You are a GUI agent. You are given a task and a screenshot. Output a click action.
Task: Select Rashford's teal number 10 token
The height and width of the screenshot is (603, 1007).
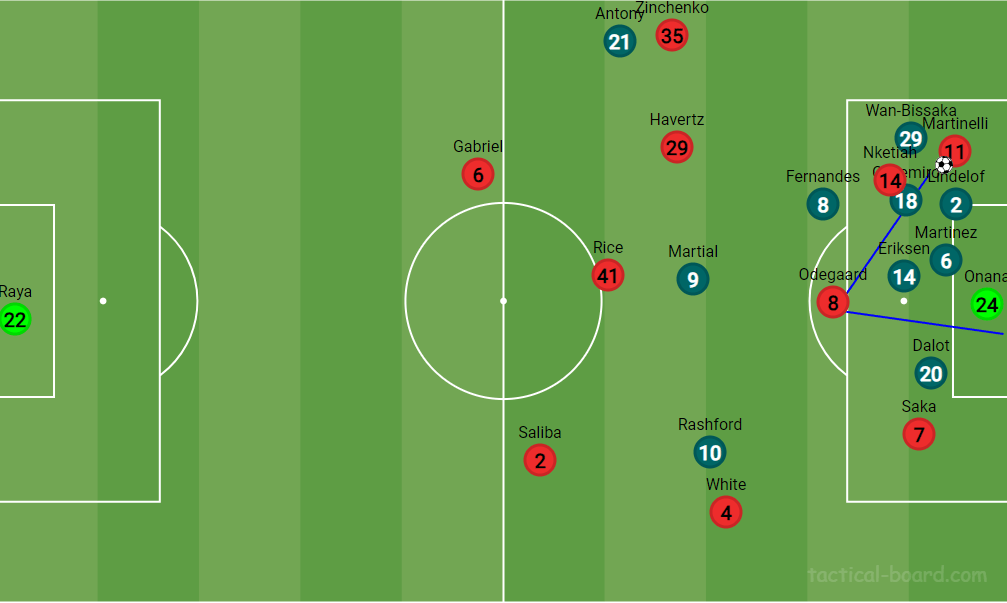click(710, 453)
